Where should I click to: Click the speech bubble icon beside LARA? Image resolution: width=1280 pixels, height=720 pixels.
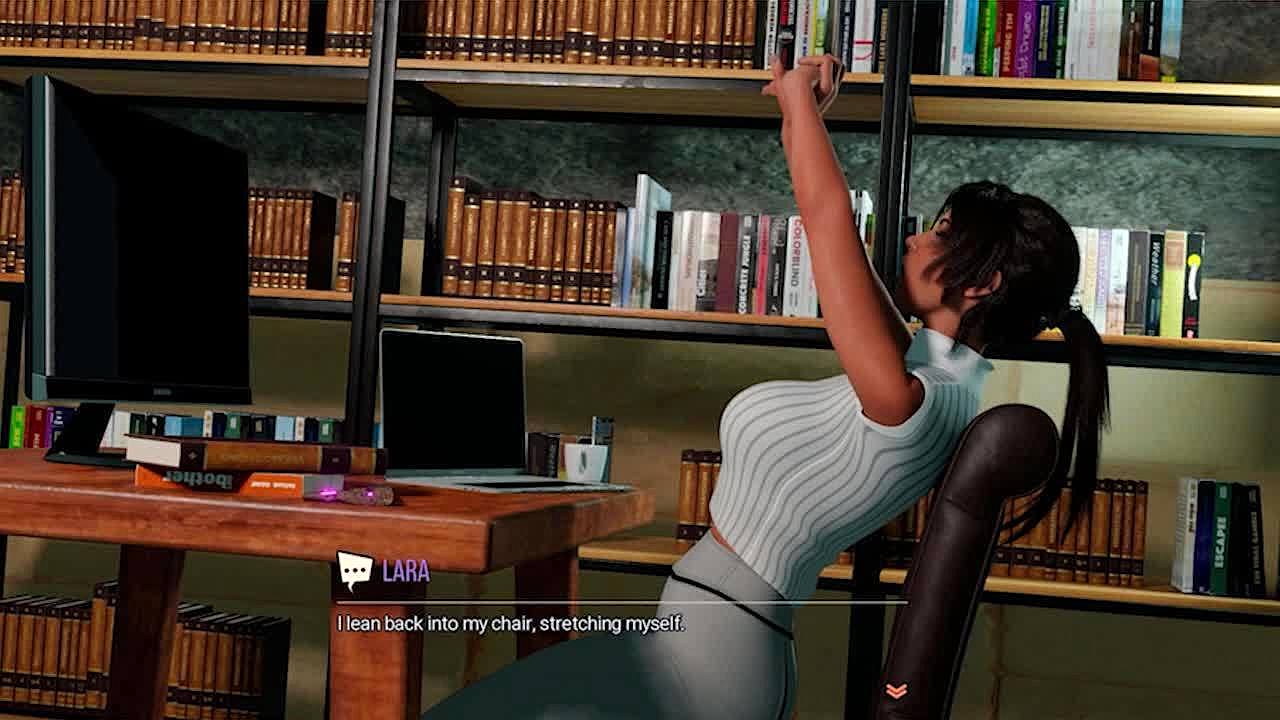(354, 571)
